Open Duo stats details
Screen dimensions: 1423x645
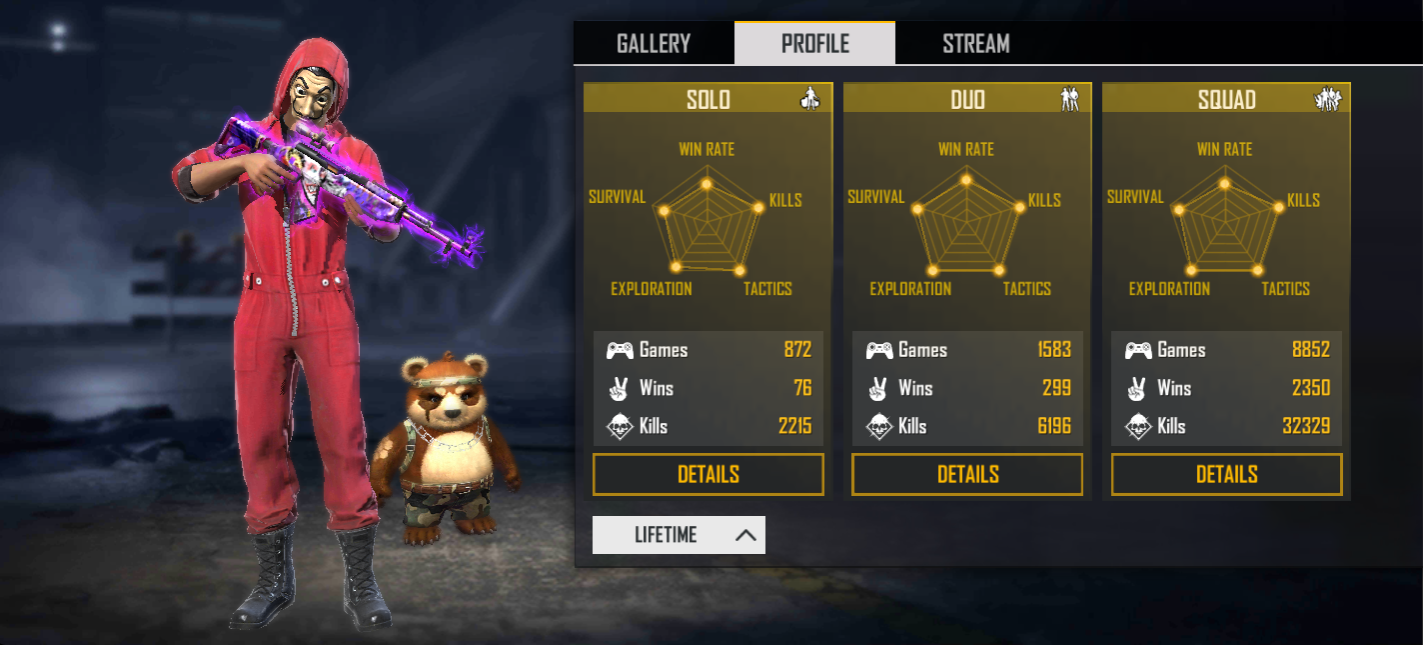(967, 474)
